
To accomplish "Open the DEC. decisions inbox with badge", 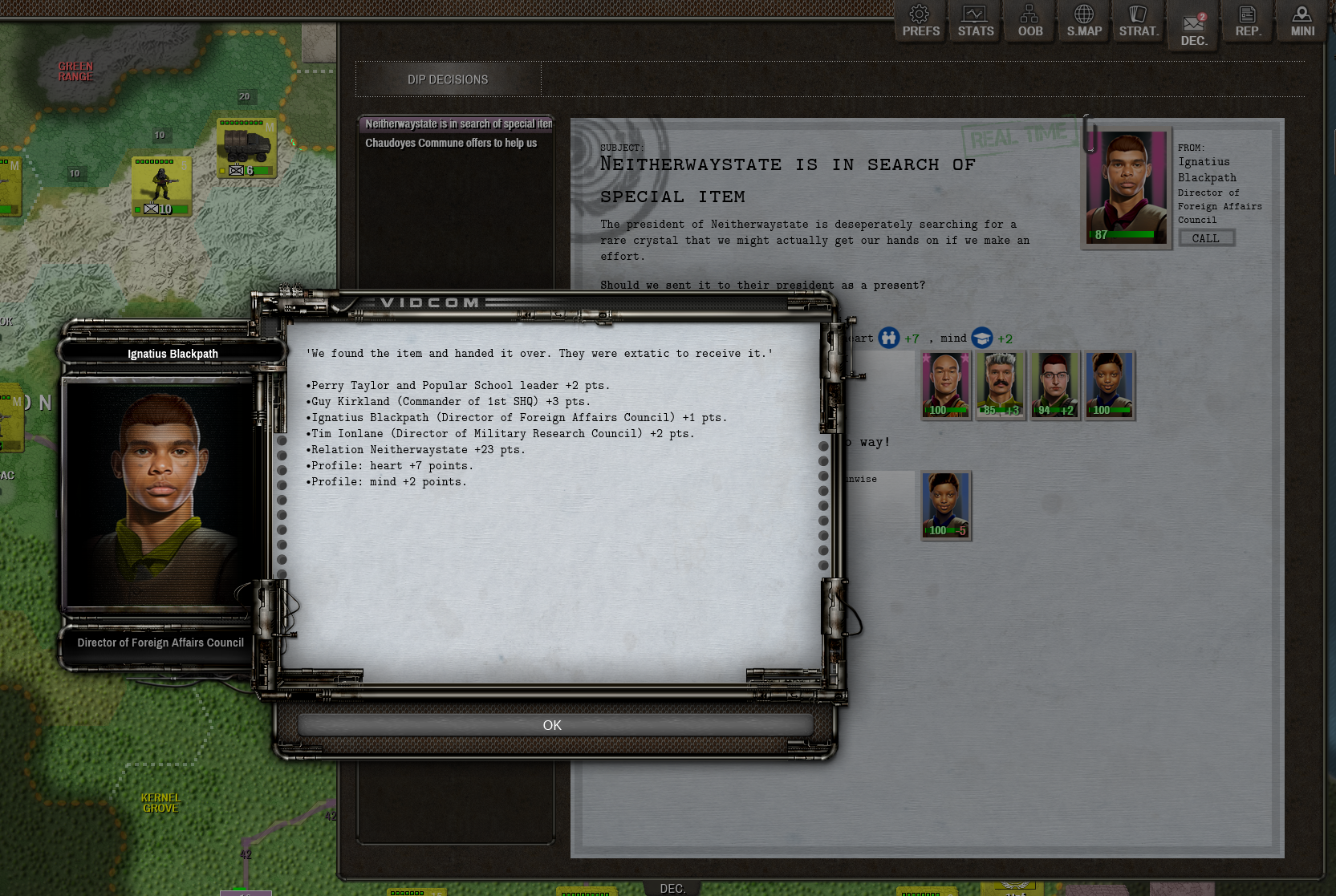I will coord(1193,21).
